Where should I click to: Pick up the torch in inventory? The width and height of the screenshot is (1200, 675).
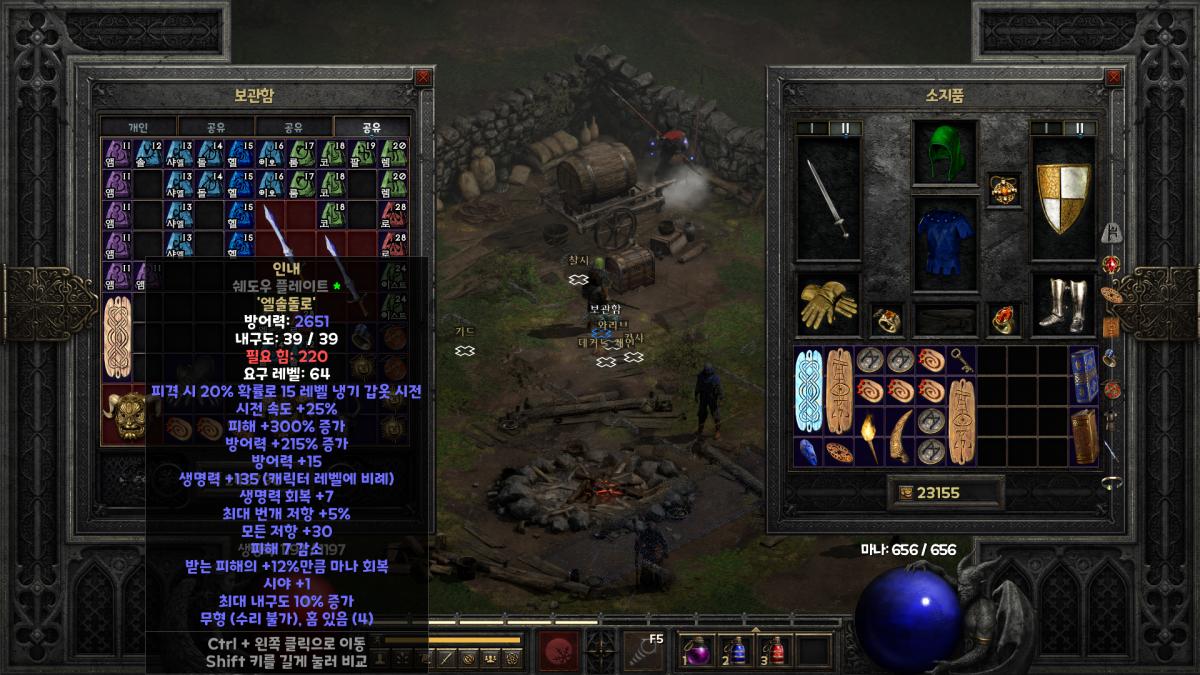(x=870, y=435)
